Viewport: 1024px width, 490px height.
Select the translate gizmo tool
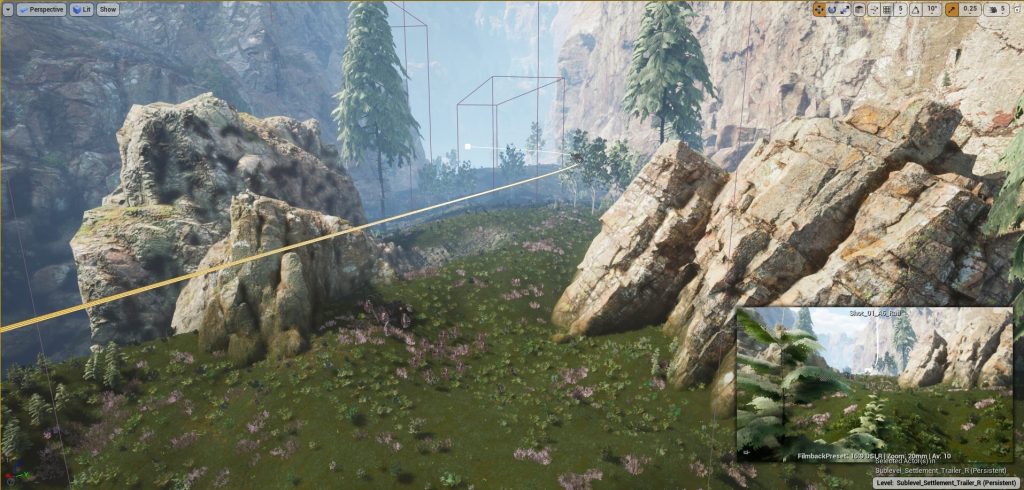point(819,9)
